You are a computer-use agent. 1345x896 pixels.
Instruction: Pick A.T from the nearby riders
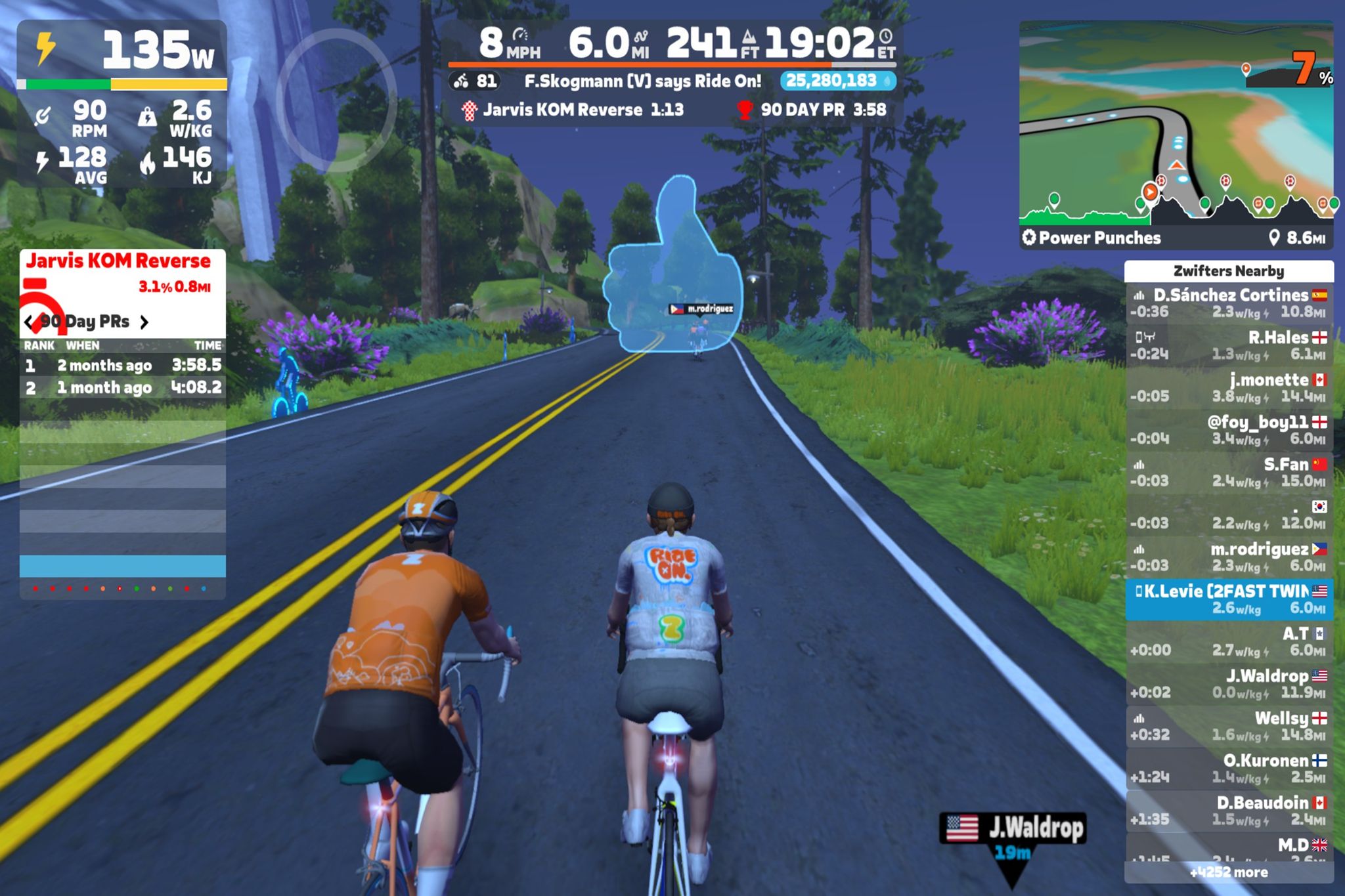1228,642
